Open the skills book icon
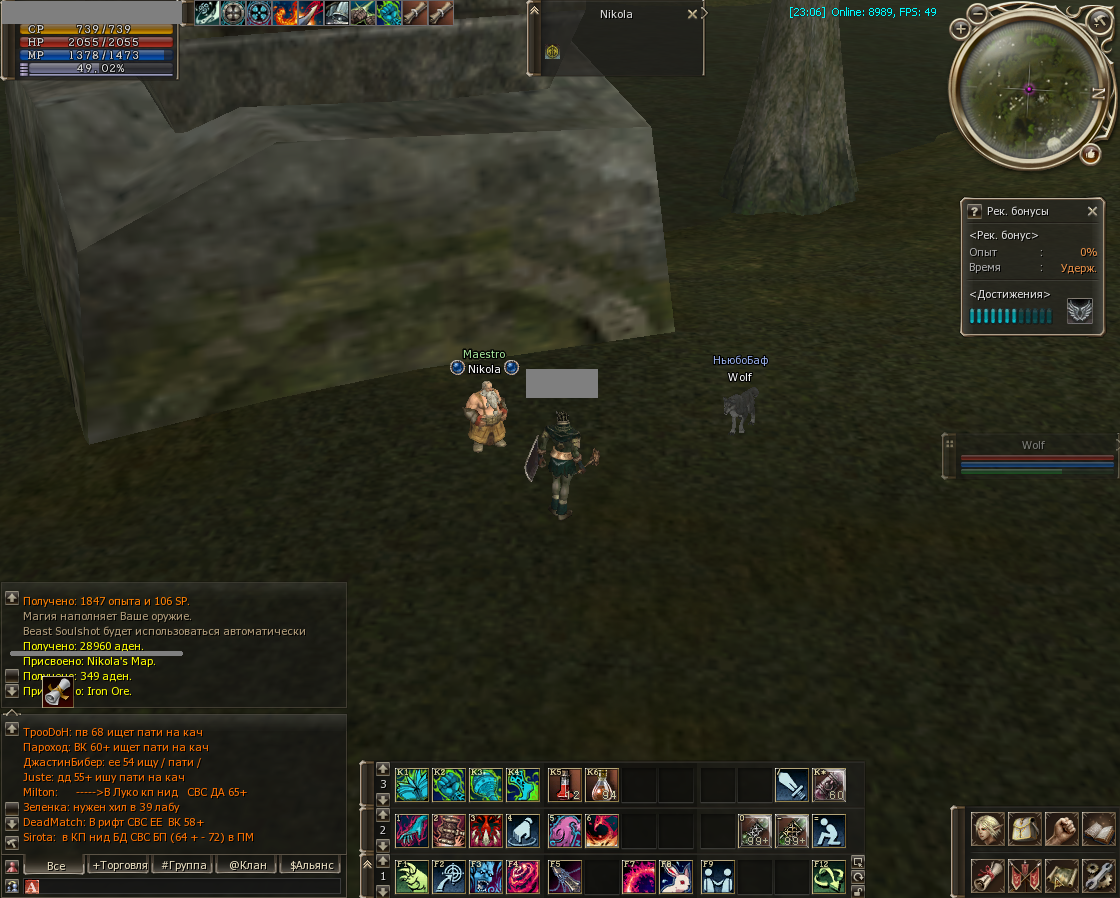The height and width of the screenshot is (898, 1120). coord(1098,830)
